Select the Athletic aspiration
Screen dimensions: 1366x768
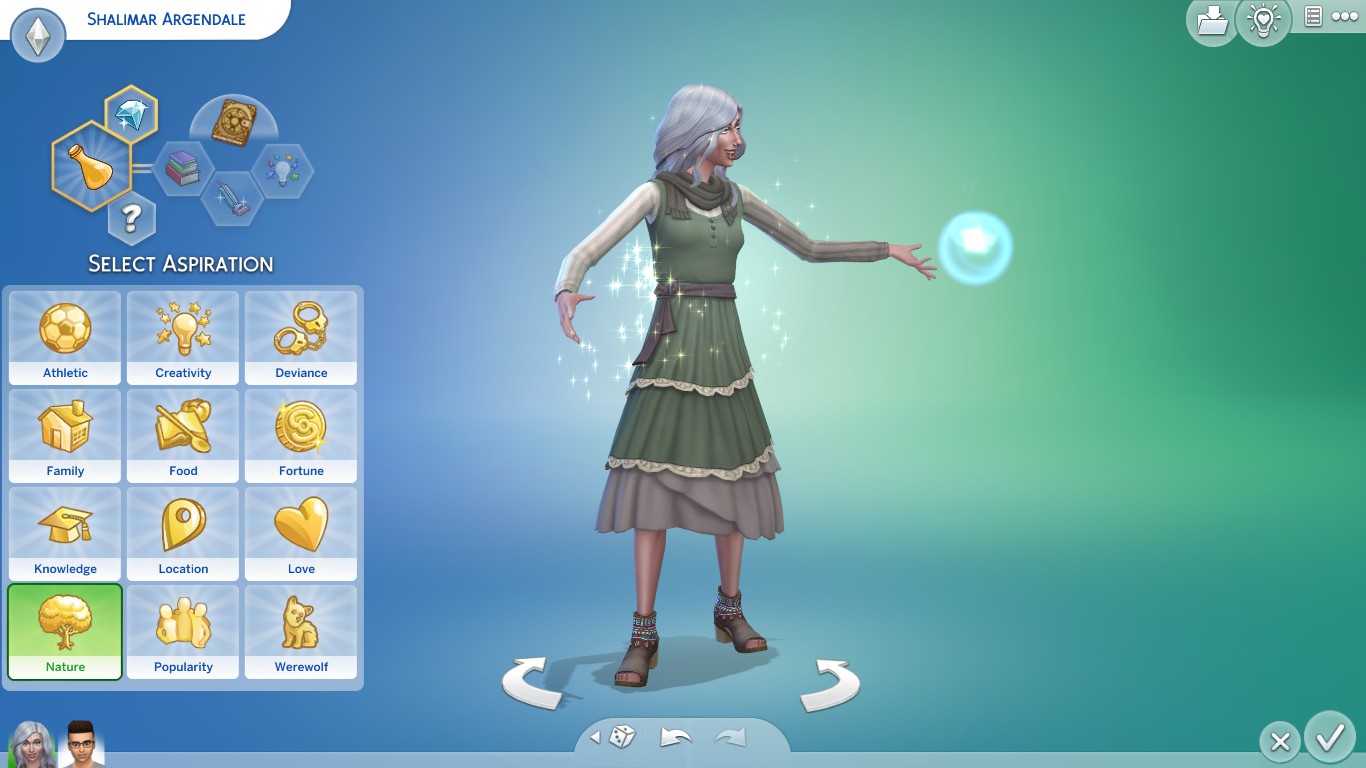point(64,337)
